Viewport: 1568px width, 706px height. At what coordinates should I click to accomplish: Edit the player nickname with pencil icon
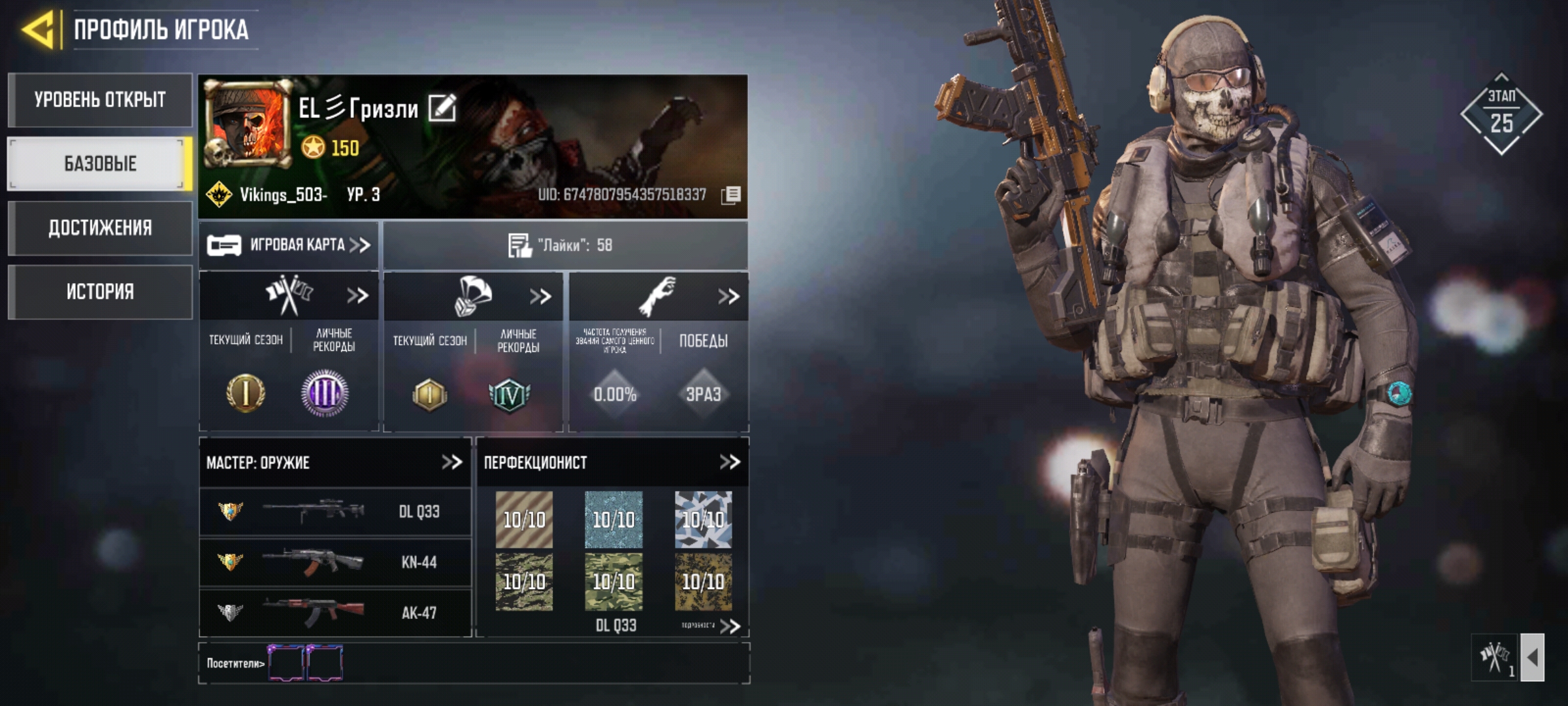[442, 108]
